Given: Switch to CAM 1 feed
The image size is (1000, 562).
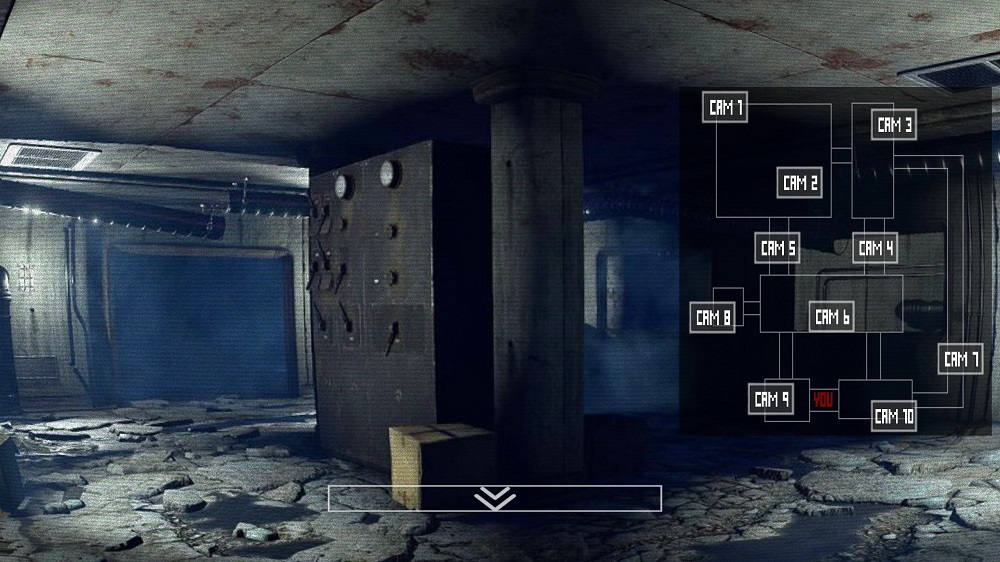Looking at the screenshot, I should (725, 108).
